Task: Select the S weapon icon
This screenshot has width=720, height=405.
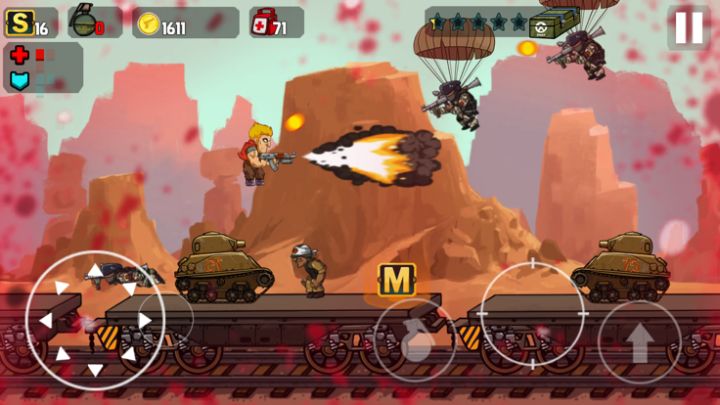Action: pos(19,23)
